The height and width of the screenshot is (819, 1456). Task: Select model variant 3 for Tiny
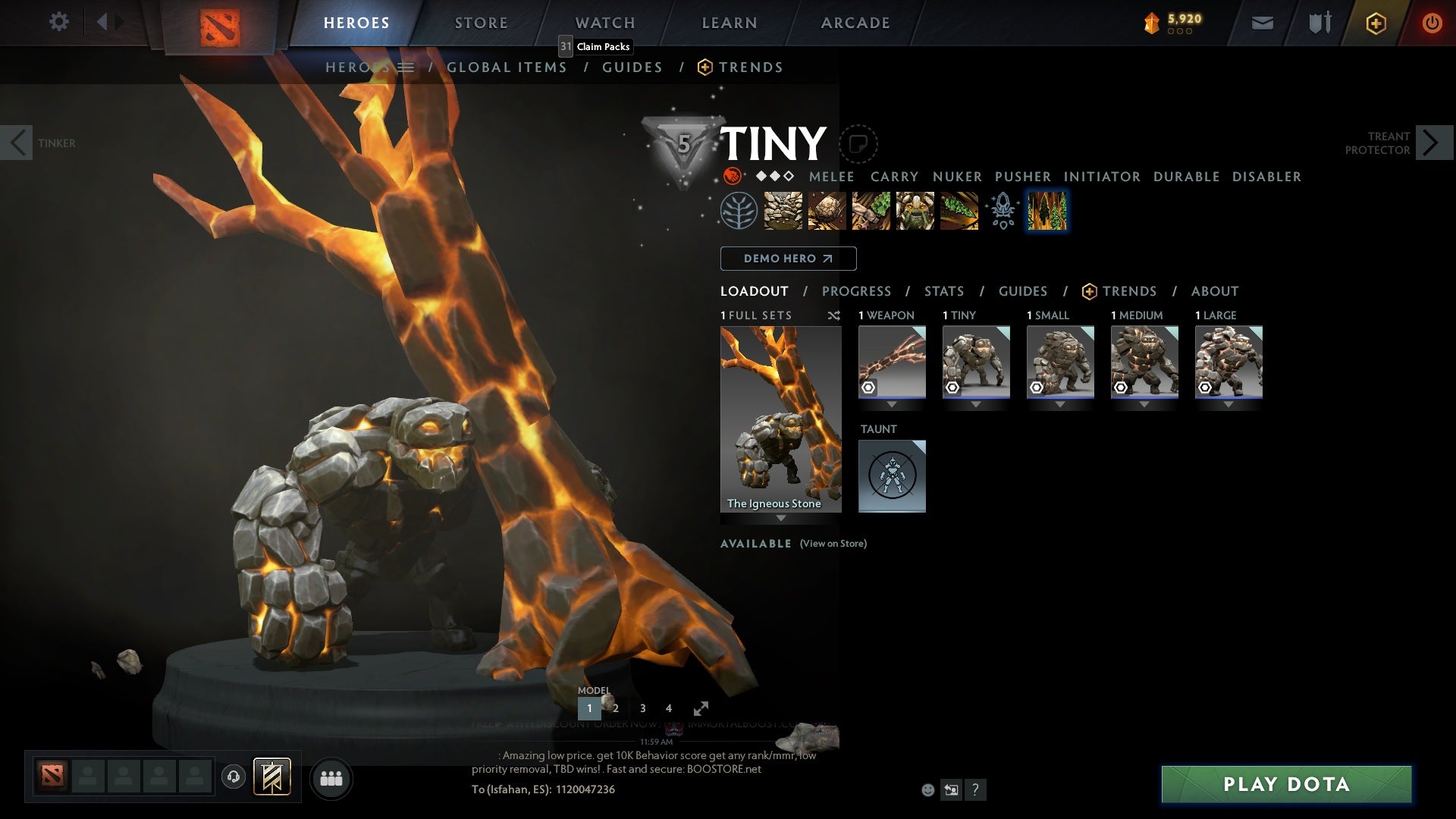click(x=642, y=708)
